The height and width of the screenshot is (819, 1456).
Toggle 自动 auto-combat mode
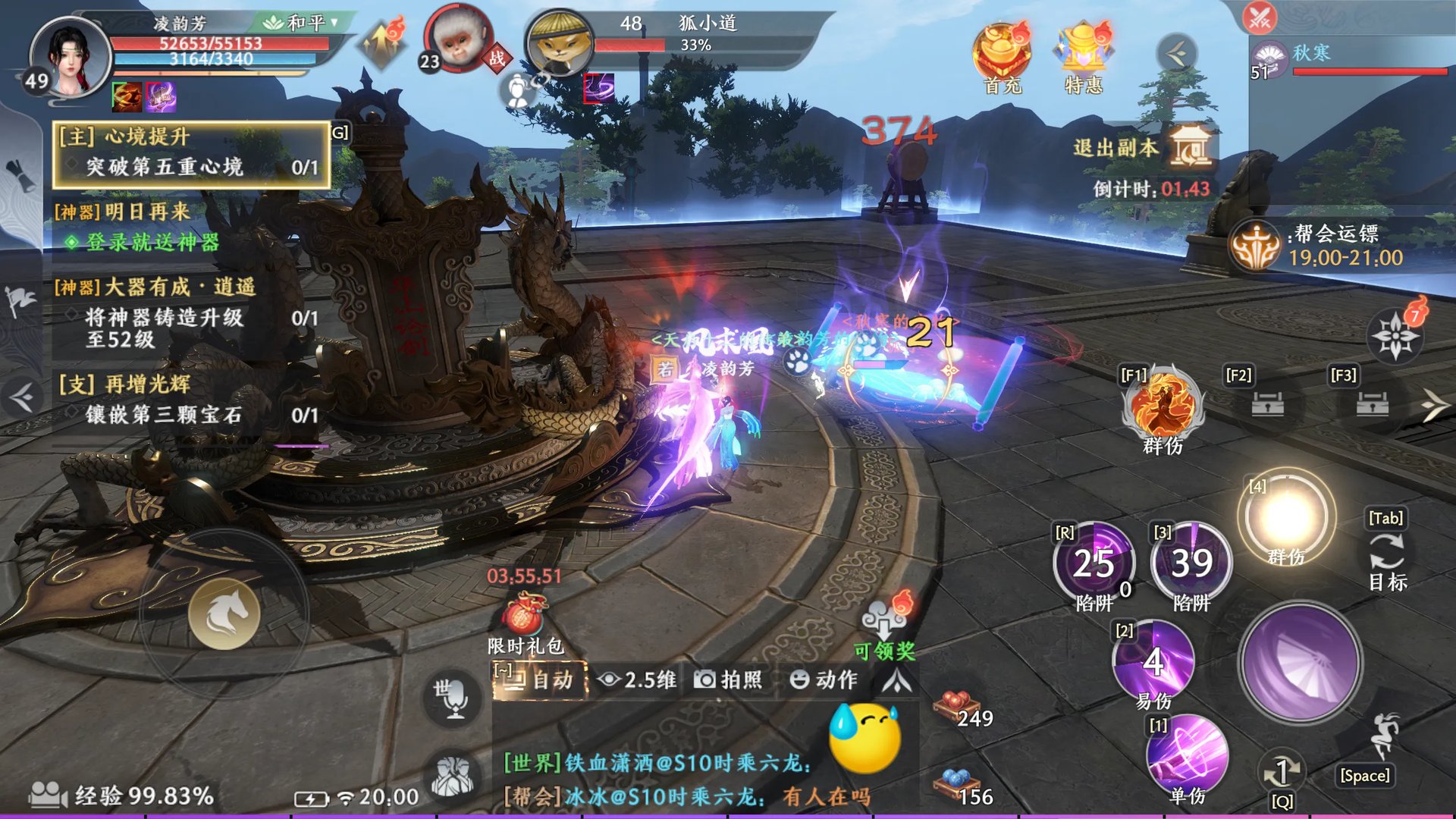pyautogui.click(x=540, y=679)
